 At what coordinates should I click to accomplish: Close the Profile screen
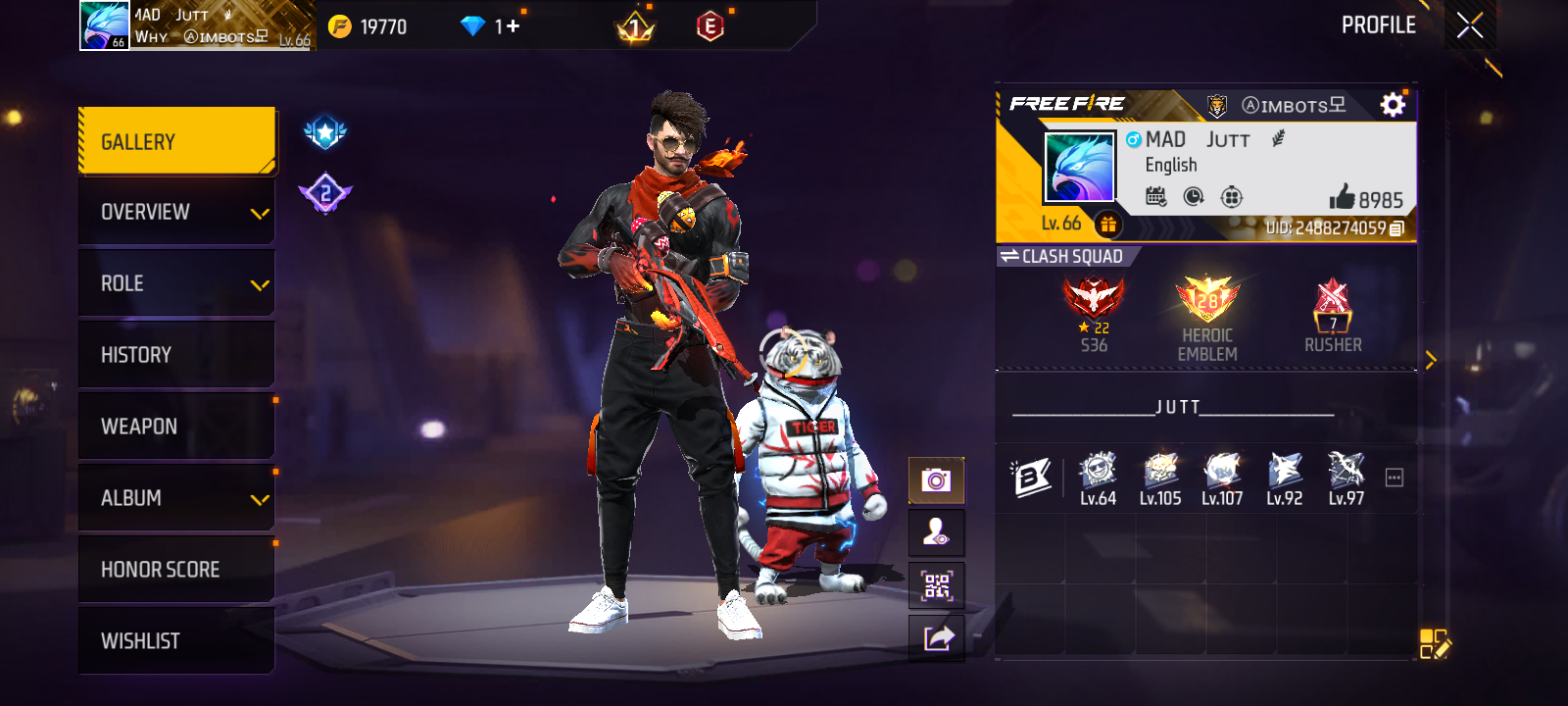[x=1469, y=25]
